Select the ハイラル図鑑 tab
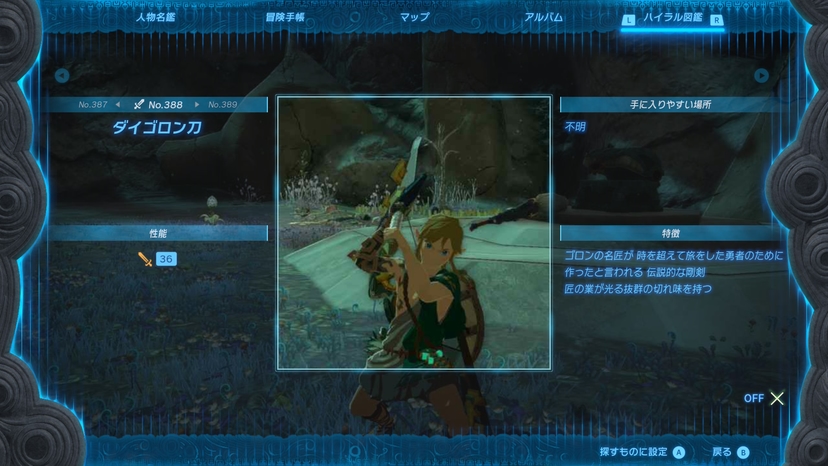The image size is (828, 466). pyautogui.click(x=673, y=18)
